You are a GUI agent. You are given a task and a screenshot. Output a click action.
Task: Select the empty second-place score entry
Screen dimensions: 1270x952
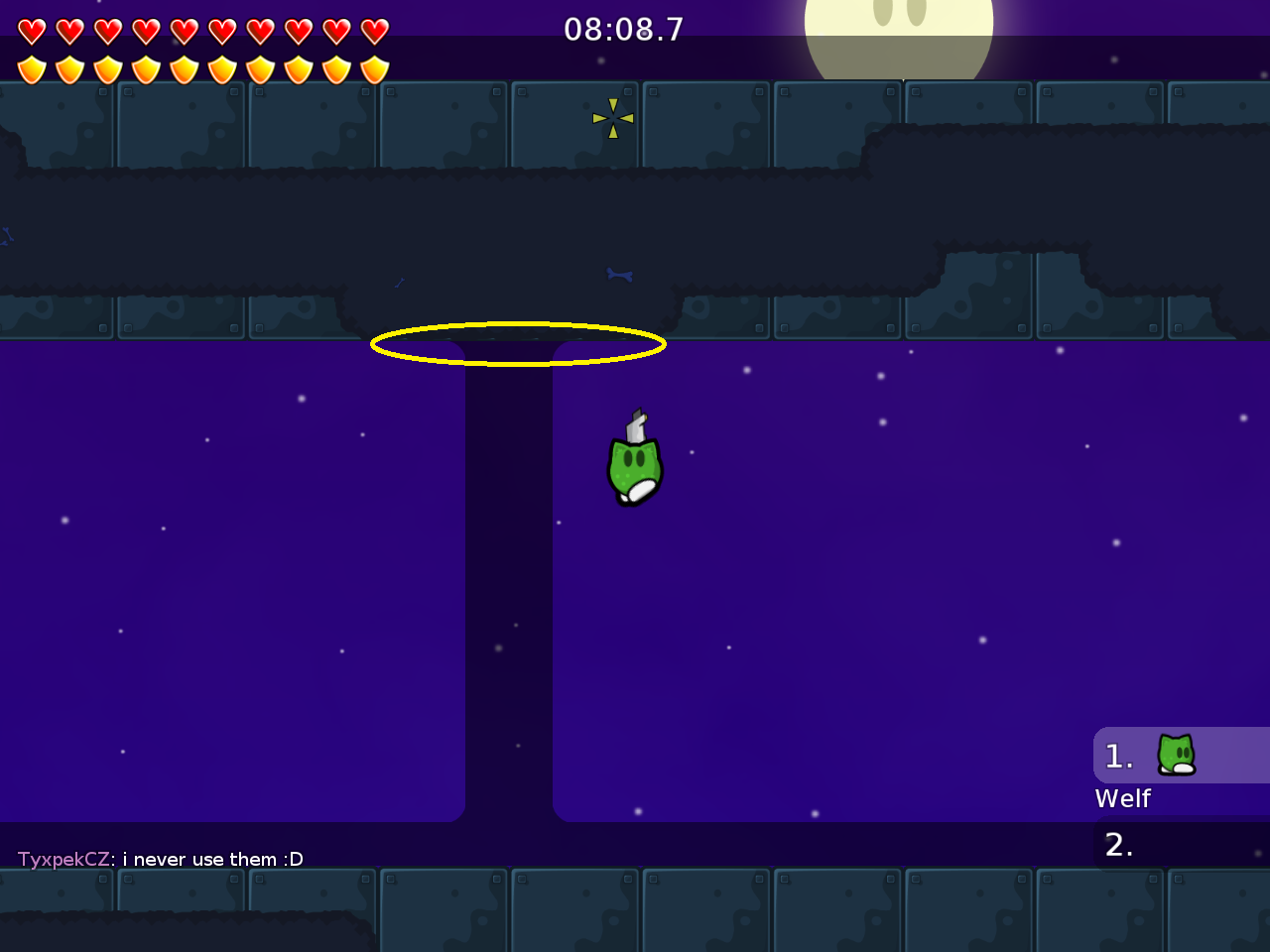1181,845
